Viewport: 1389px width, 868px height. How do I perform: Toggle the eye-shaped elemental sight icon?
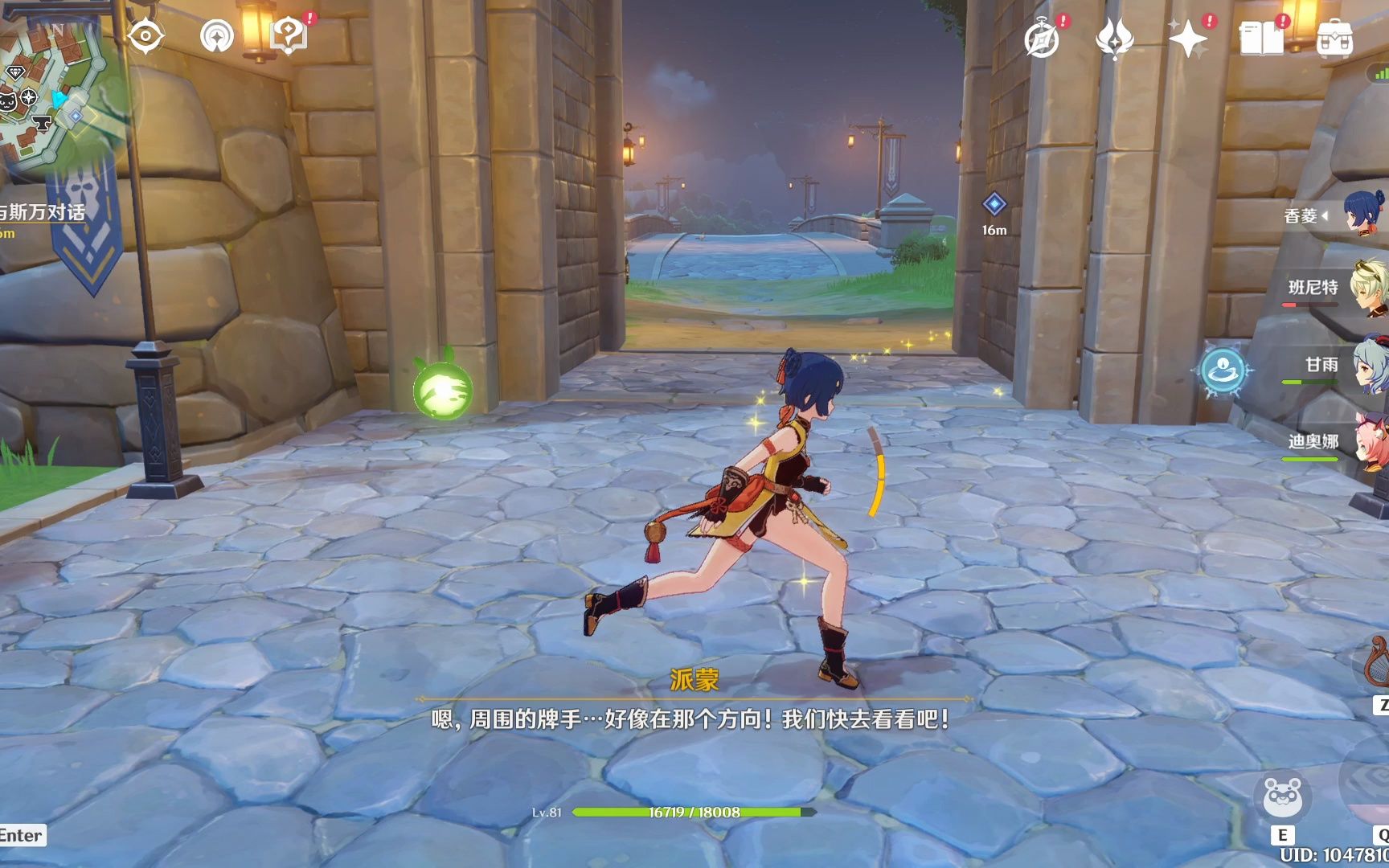145,36
